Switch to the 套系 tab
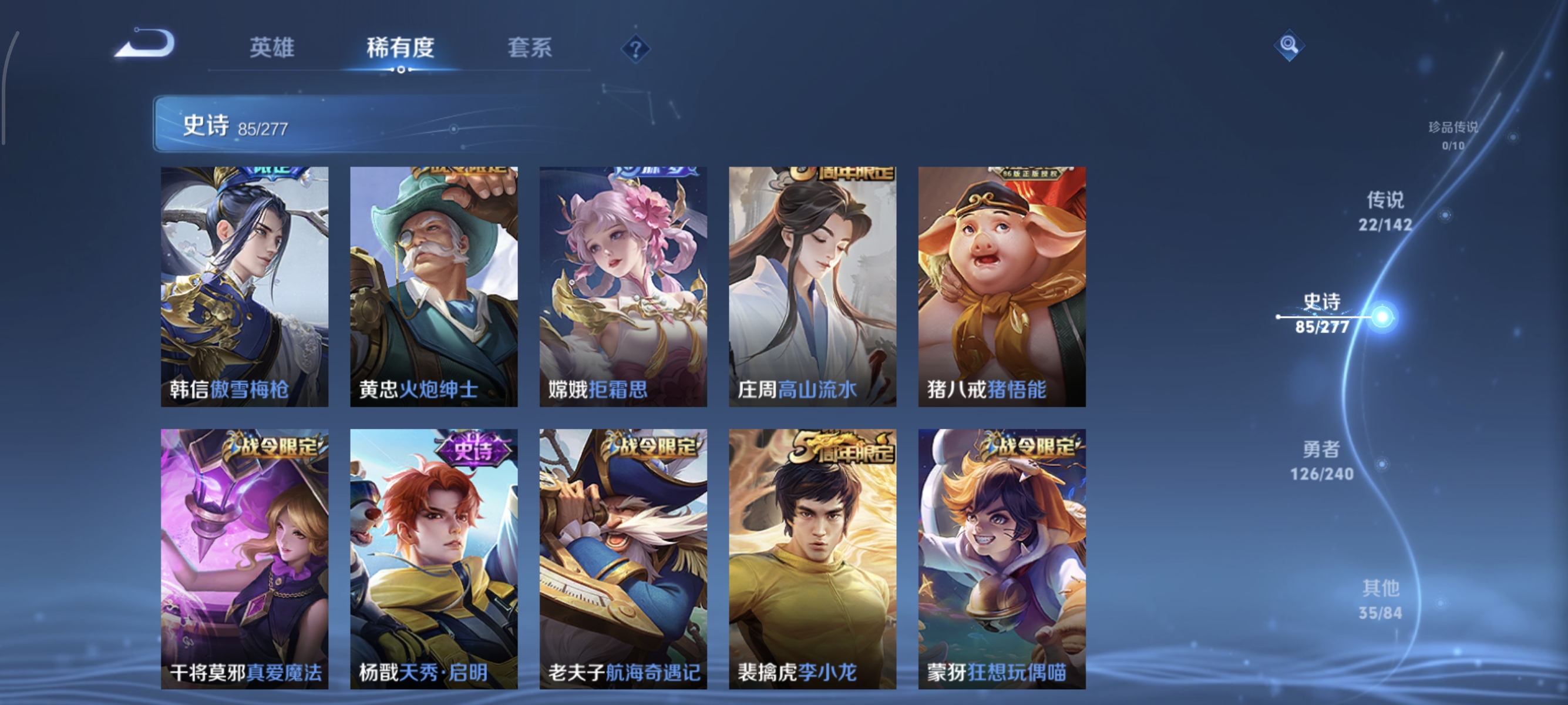The width and height of the screenshot is (1568, 705). (530, 49)
